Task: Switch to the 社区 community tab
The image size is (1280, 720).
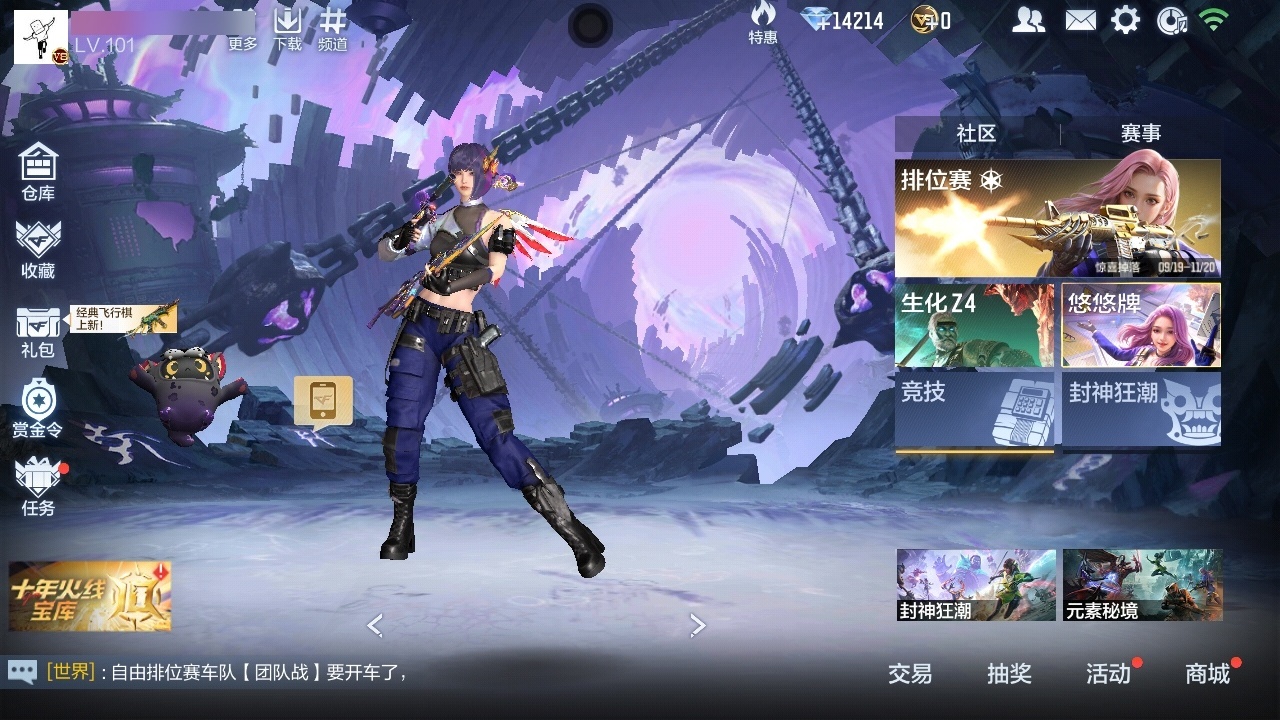Action: pyautogui.click(x=976, y=134)
